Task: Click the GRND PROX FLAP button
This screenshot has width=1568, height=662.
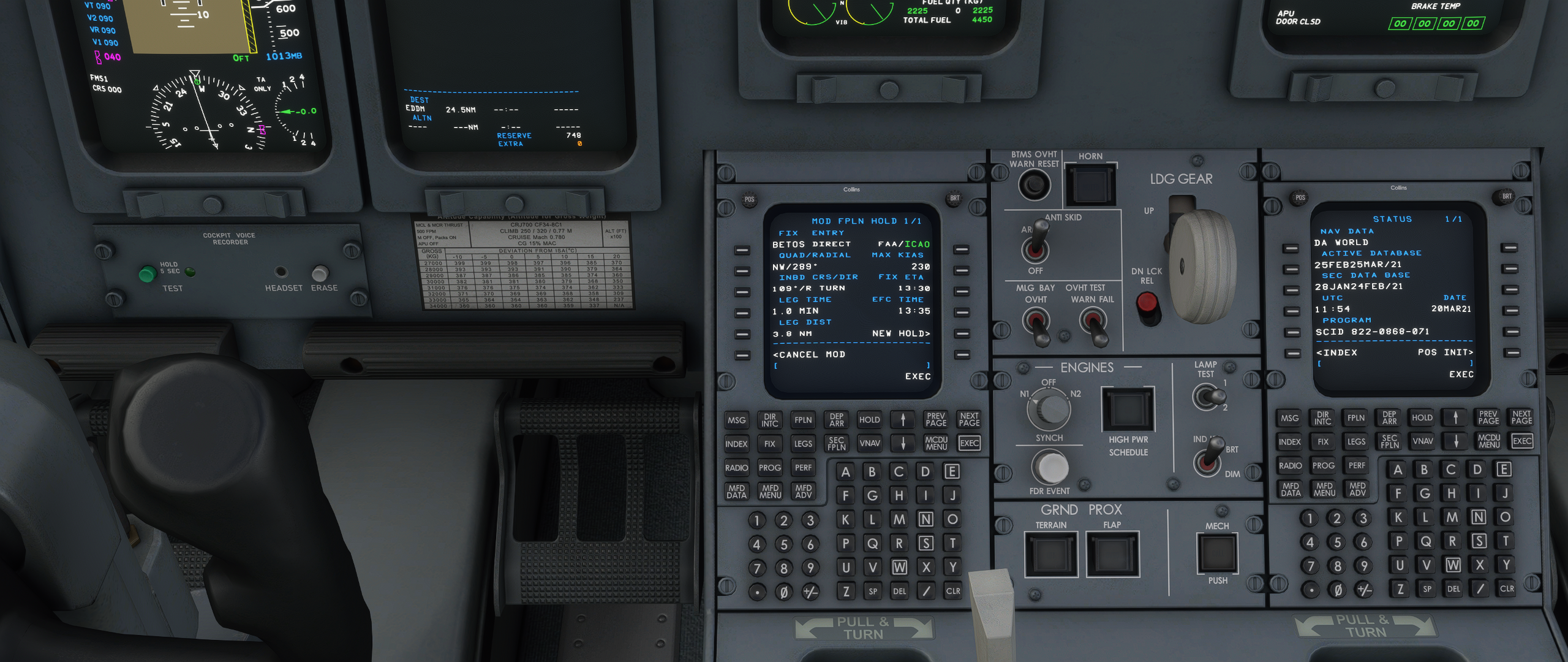Action: (x=1112, y=554)
